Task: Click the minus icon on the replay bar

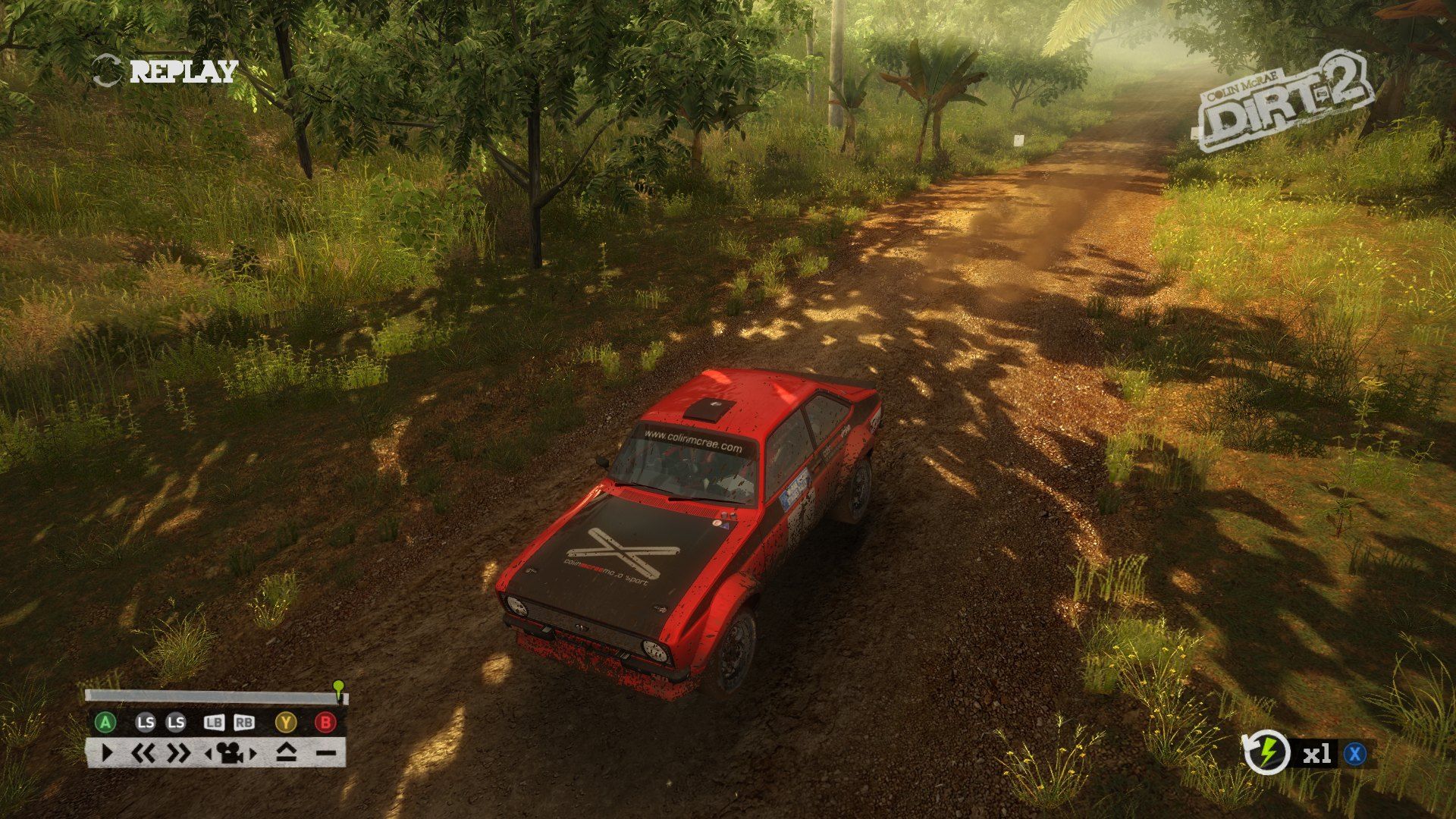Action: click(326, 753)
